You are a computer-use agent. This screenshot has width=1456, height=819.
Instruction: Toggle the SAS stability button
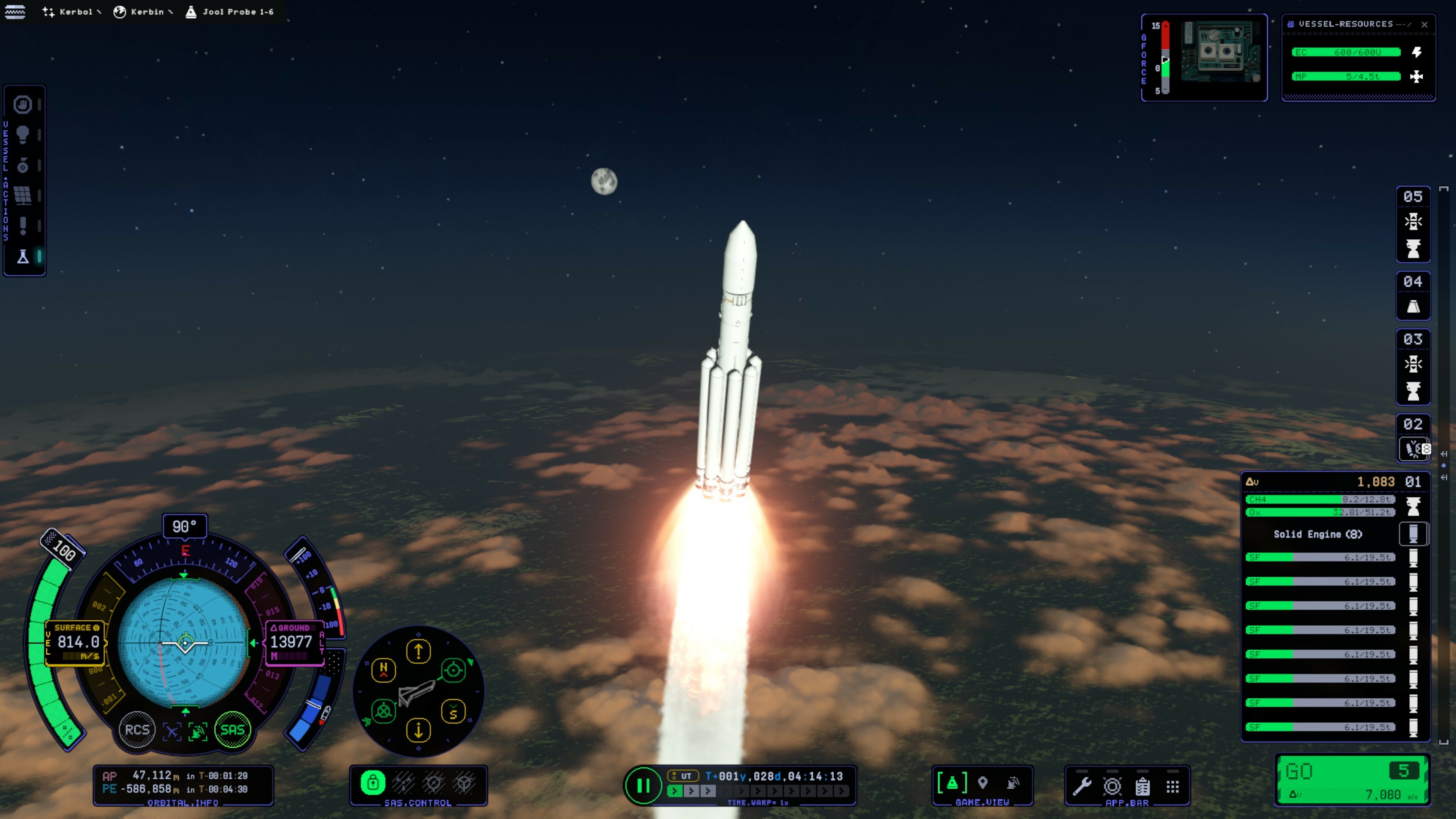(232, 730)
